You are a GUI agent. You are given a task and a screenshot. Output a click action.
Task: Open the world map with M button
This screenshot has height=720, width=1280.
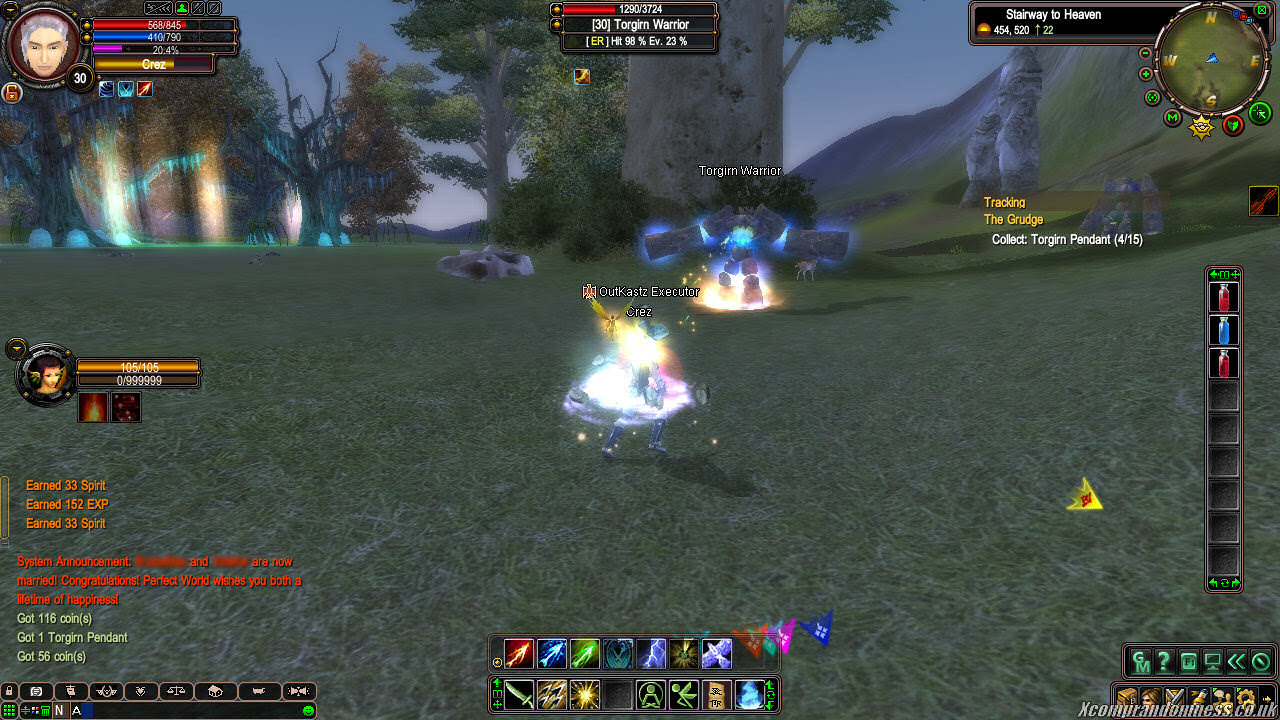(x=1173, y=118)
